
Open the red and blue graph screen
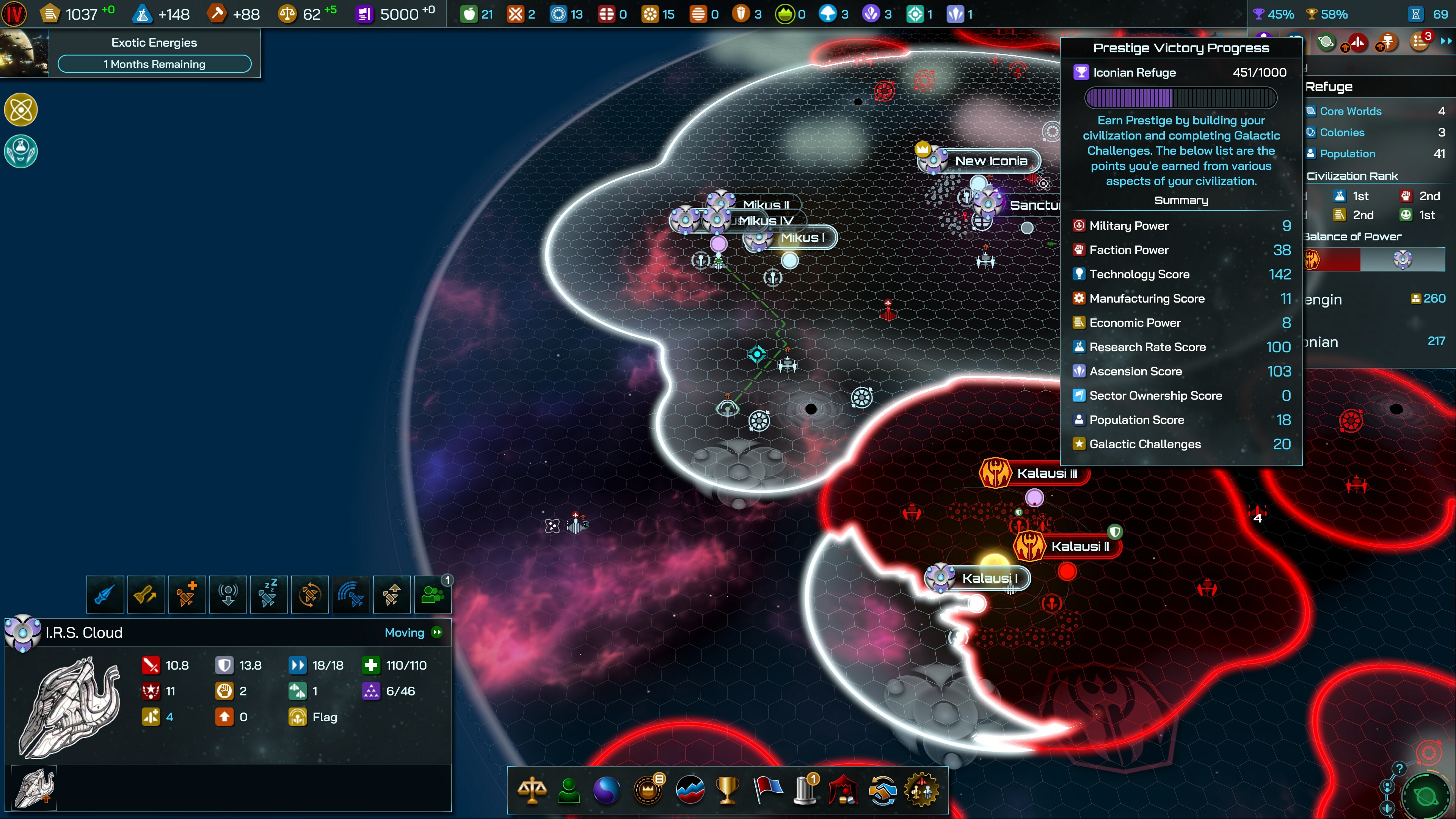690,789
